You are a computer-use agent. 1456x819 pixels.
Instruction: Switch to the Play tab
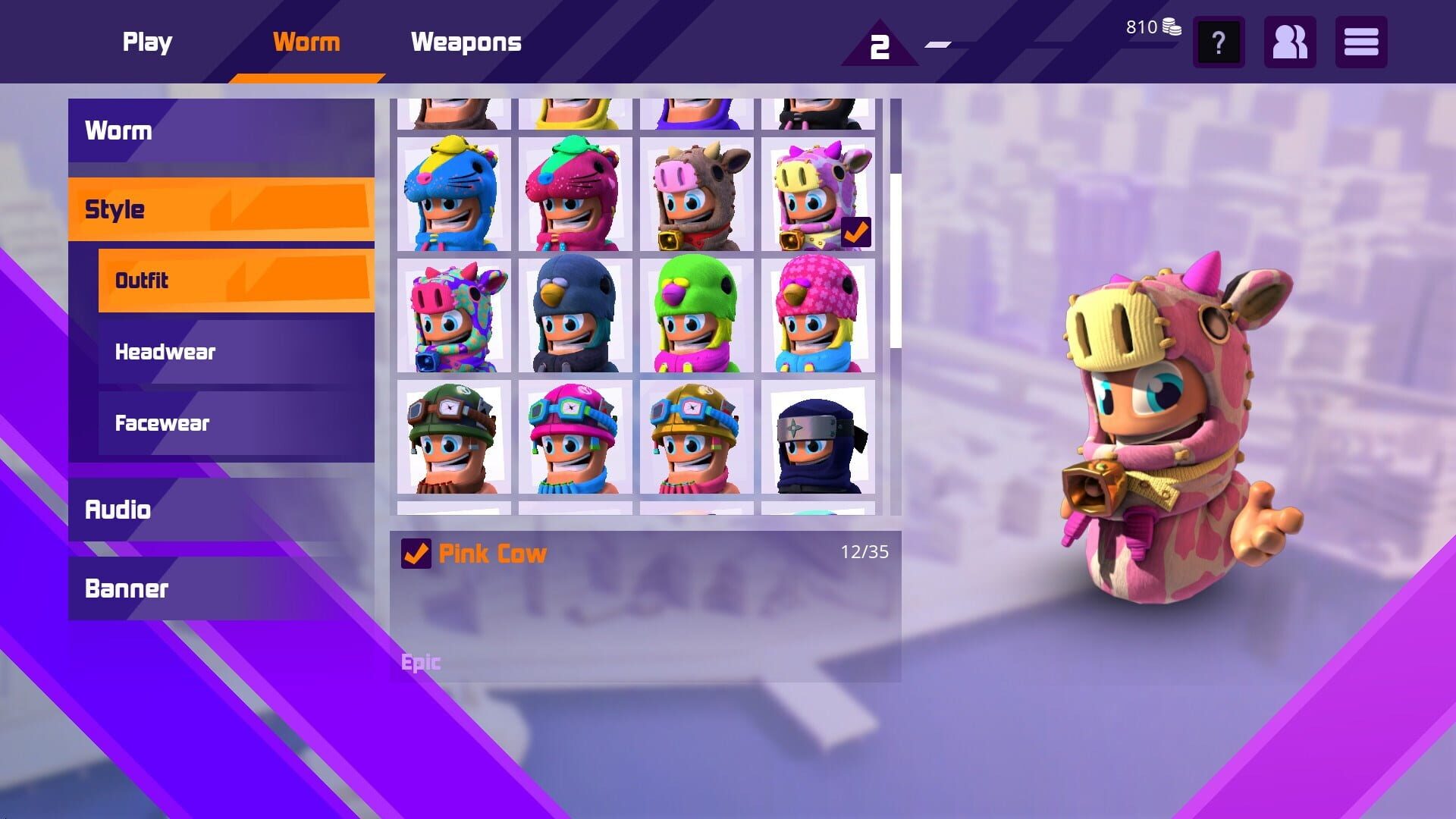coord(147,42)
